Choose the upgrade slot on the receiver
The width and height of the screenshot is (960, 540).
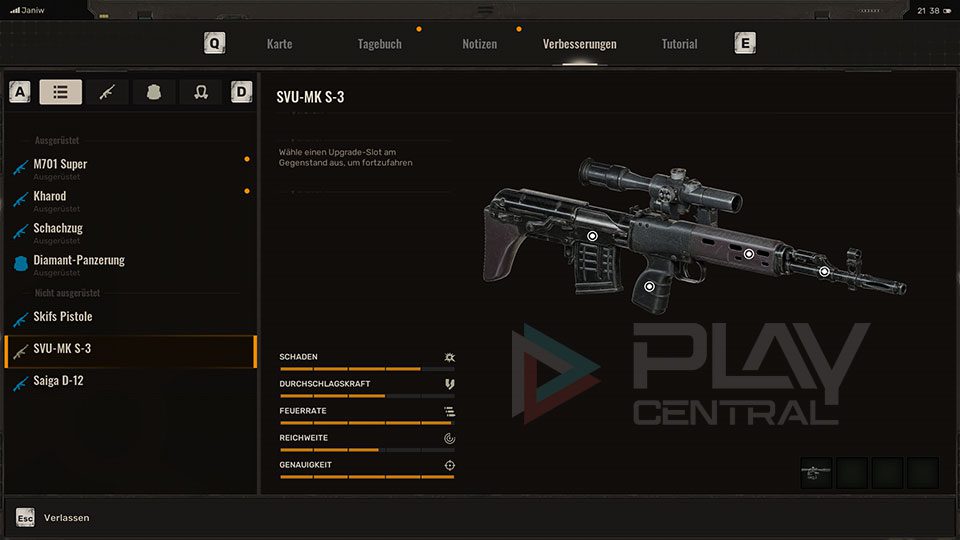click(592, 236)
